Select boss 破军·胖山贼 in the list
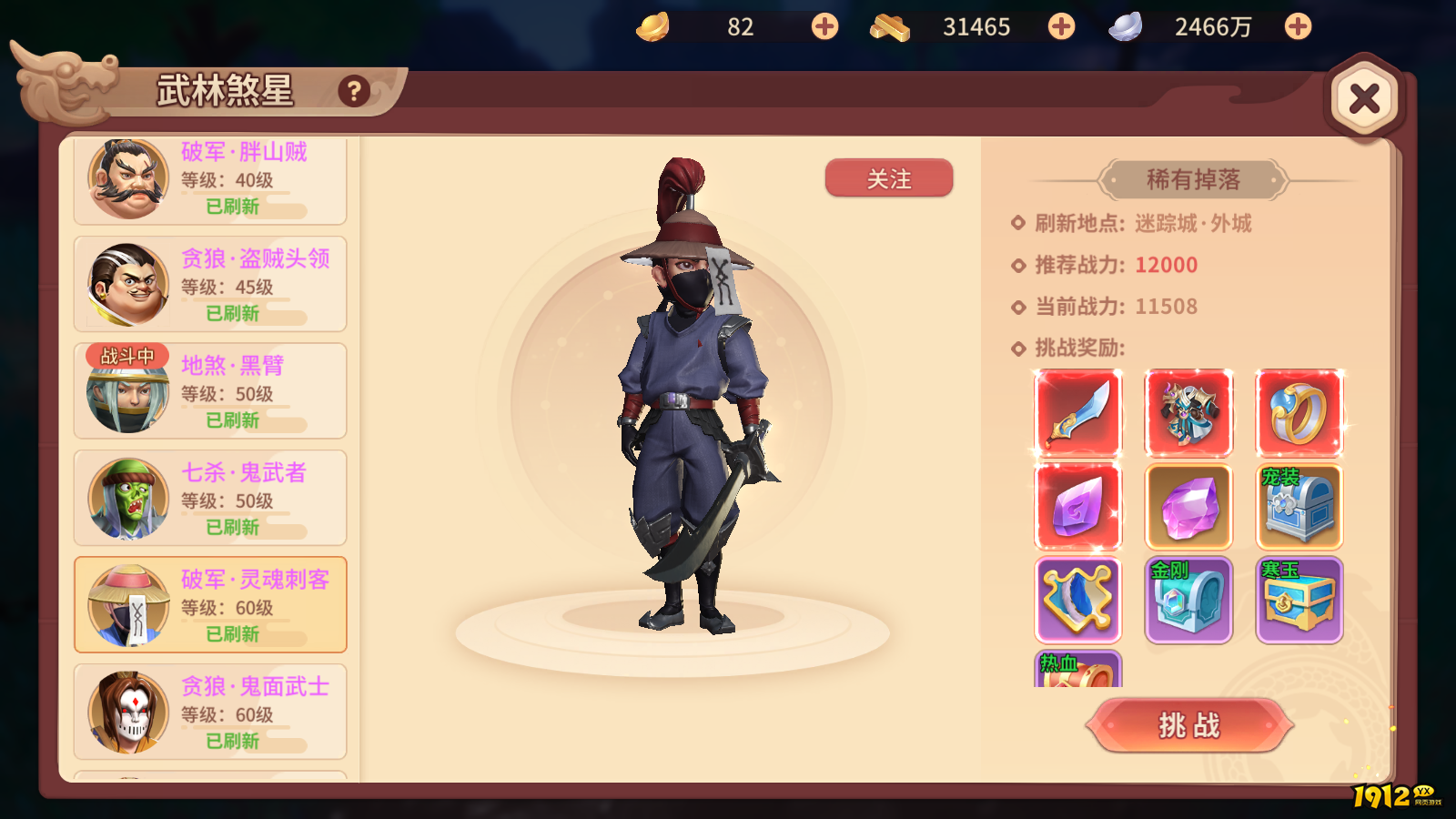 click(209, 179)
